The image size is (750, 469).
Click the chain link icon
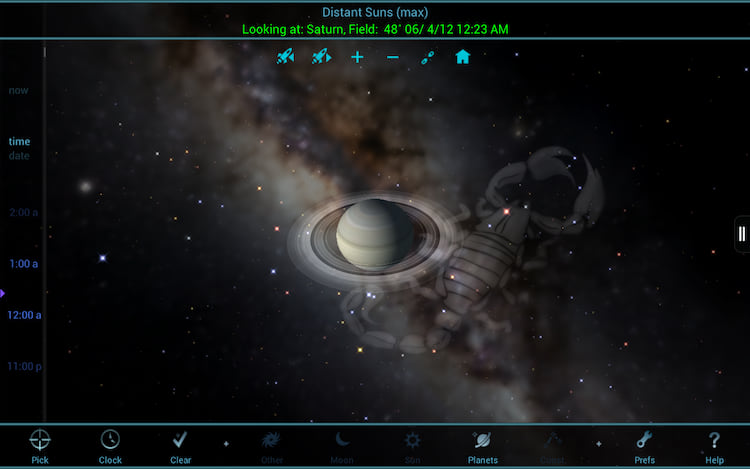coord(427,57)
